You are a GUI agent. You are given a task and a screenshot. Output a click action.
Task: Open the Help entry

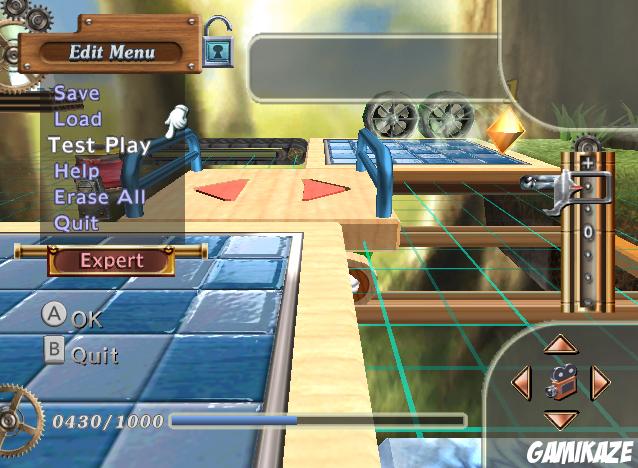pyautogui.click(x=77, y=171)
